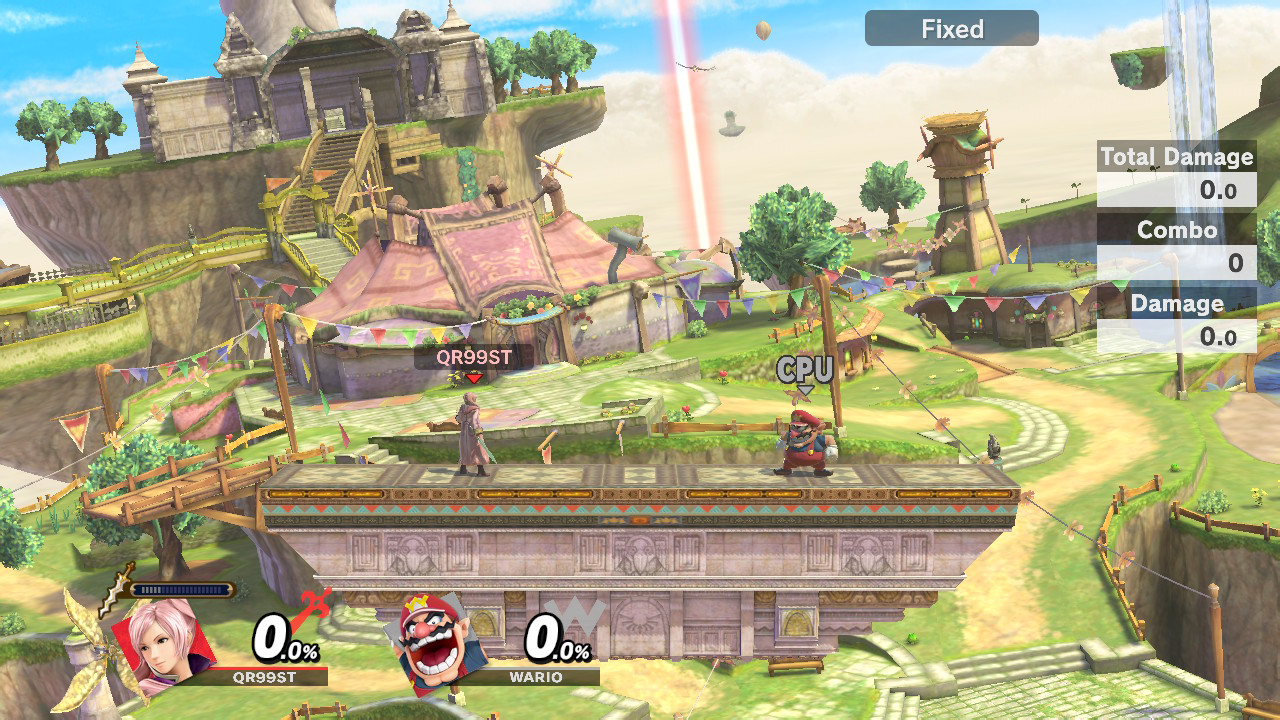Click the QR99ST tag above the fighter
The height and width of the screenshot is (720, 1280).
tap(474, 357)
